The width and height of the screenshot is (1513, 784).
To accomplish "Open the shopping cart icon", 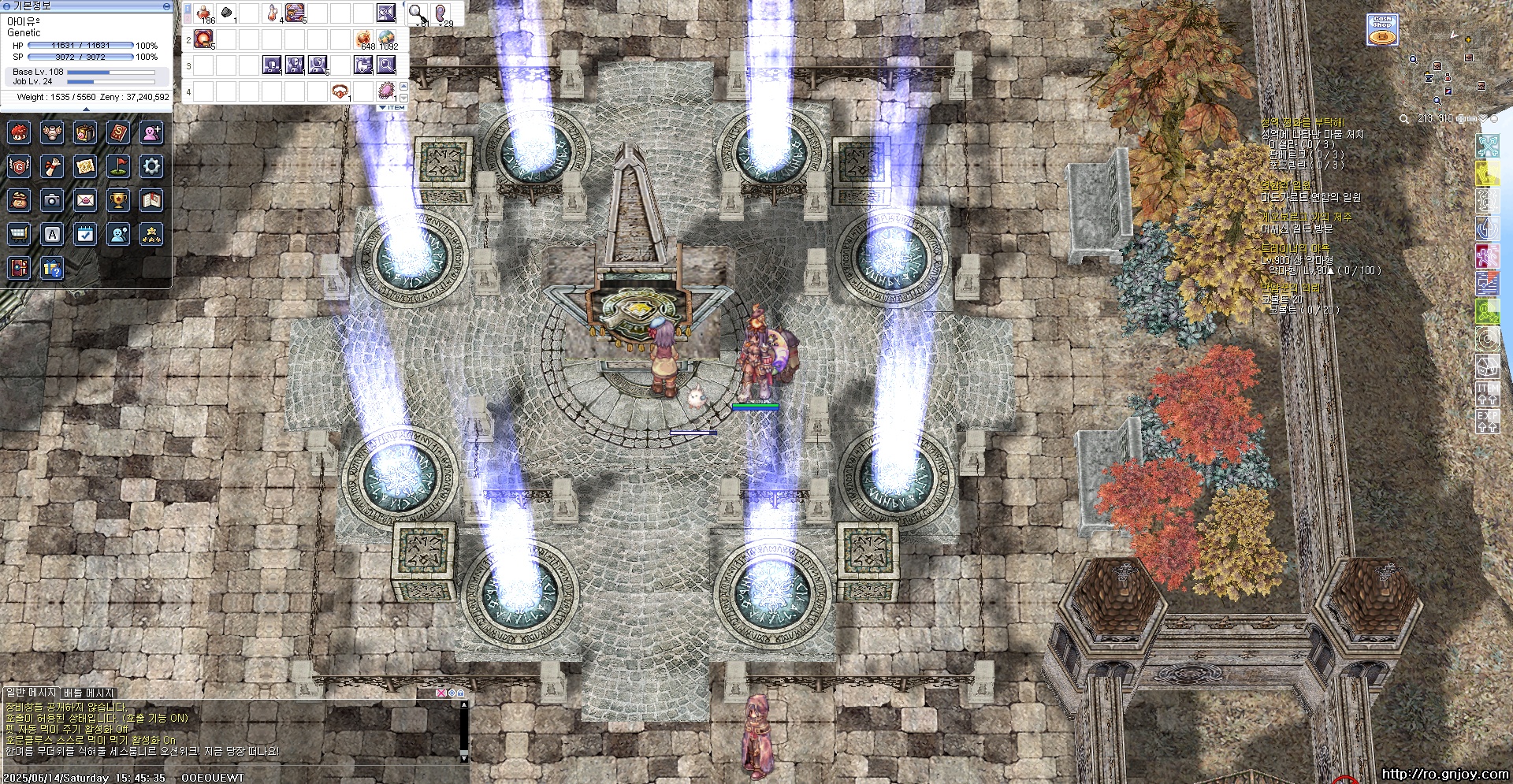I will 19,234.
